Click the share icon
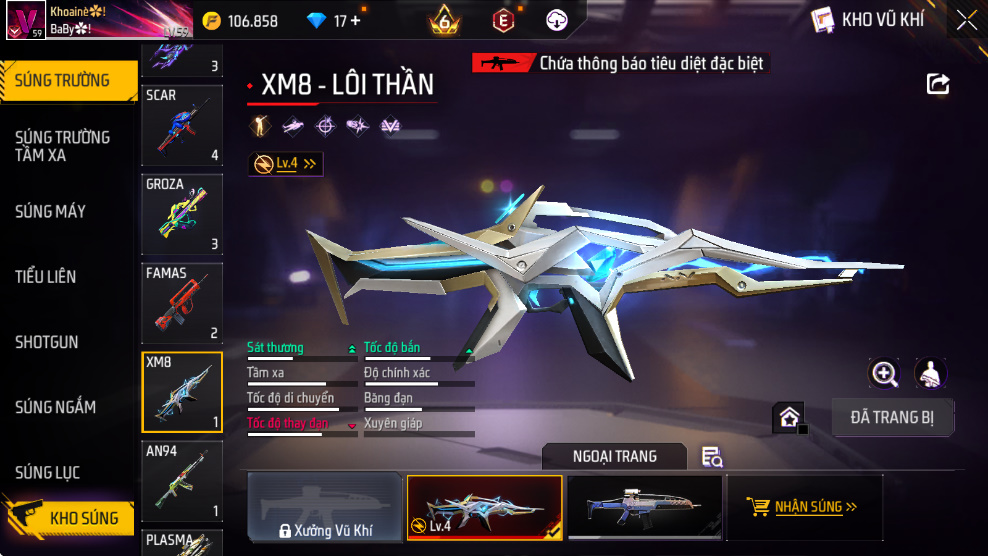 938,84
